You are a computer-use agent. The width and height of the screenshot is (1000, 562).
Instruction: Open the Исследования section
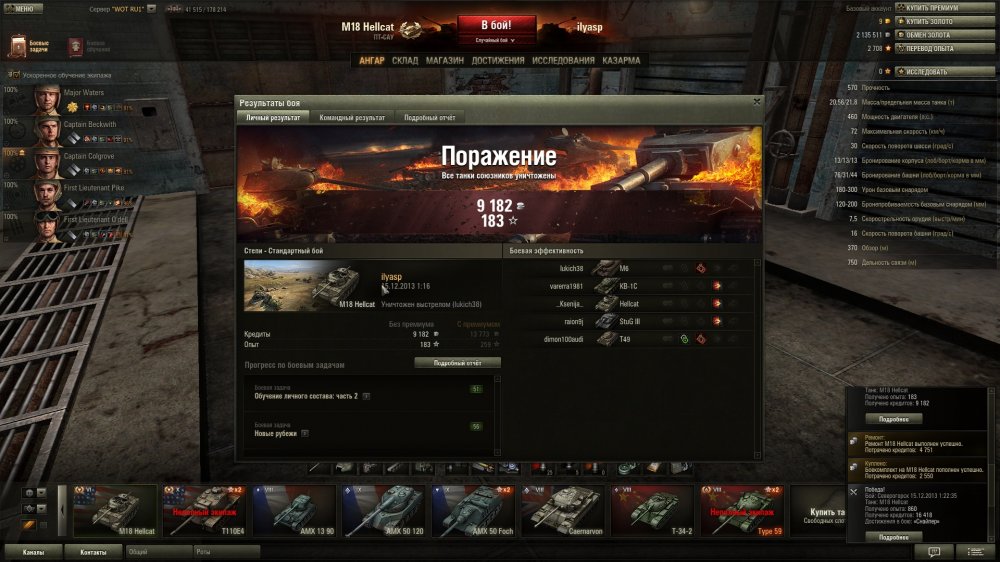click(564, 60)
